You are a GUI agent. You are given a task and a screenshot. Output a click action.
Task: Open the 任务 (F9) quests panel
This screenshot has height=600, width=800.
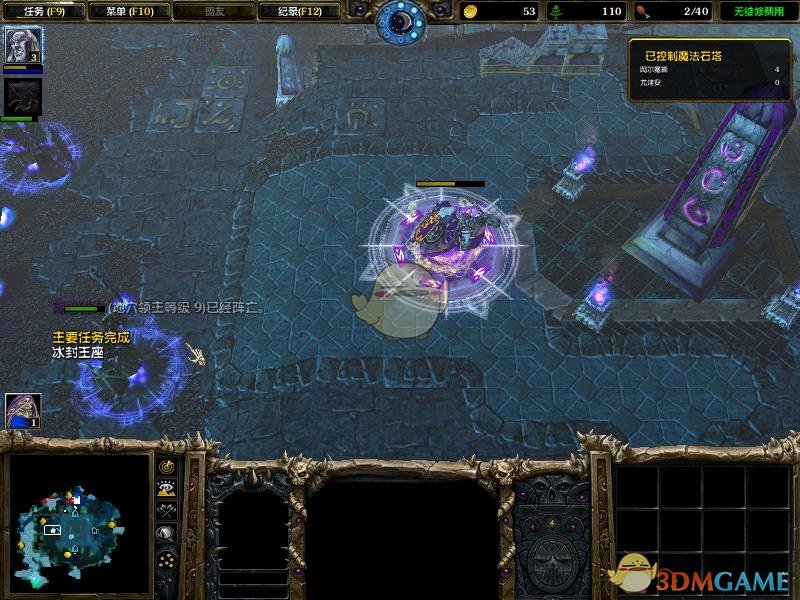click(x=43, y=12)
